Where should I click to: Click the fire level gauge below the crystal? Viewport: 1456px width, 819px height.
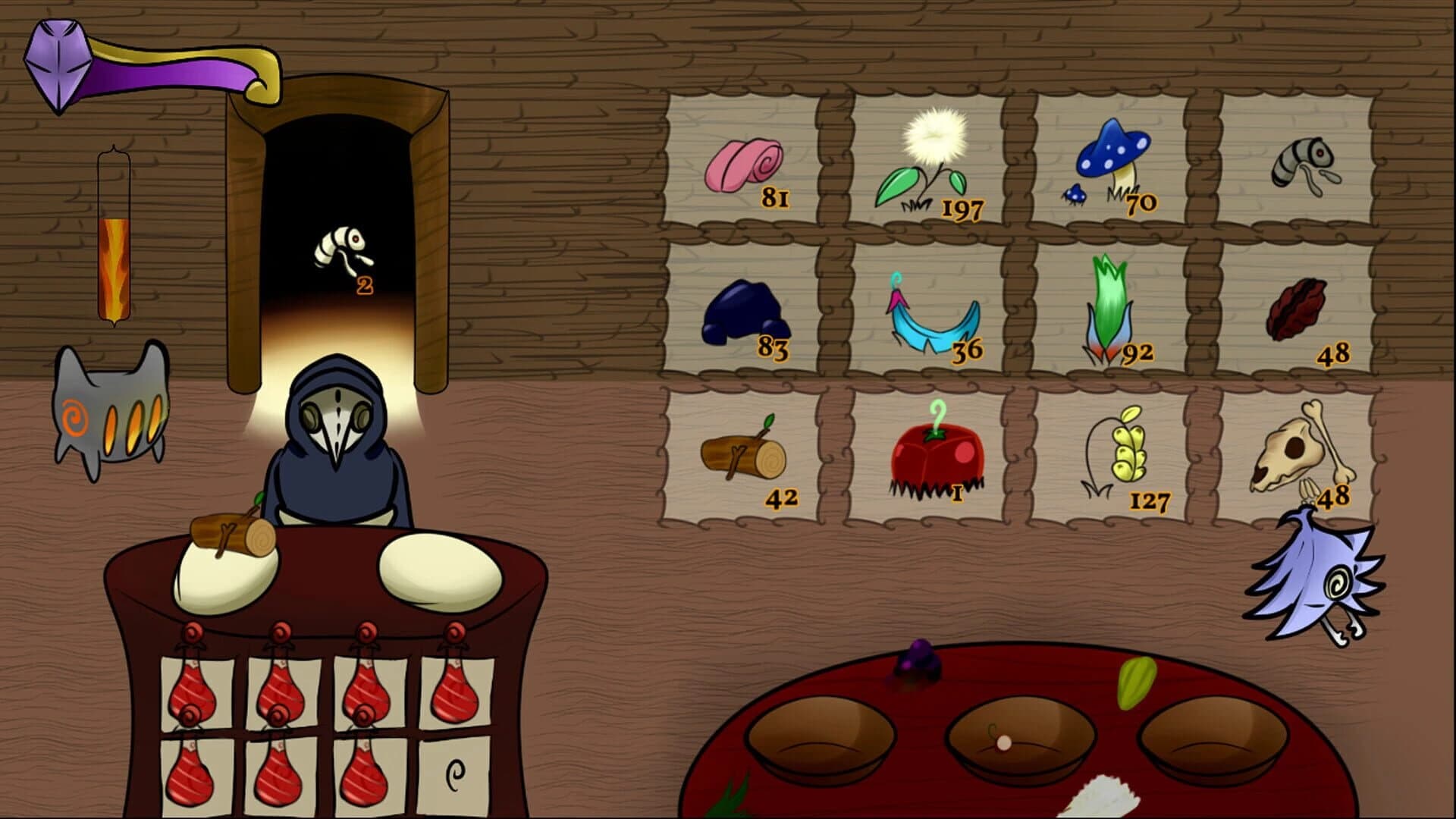[x=114, y=250]
